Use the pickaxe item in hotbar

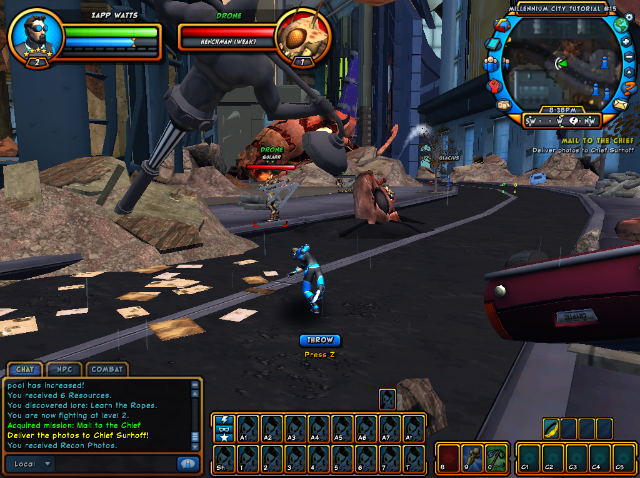click(x=497, y=457)
